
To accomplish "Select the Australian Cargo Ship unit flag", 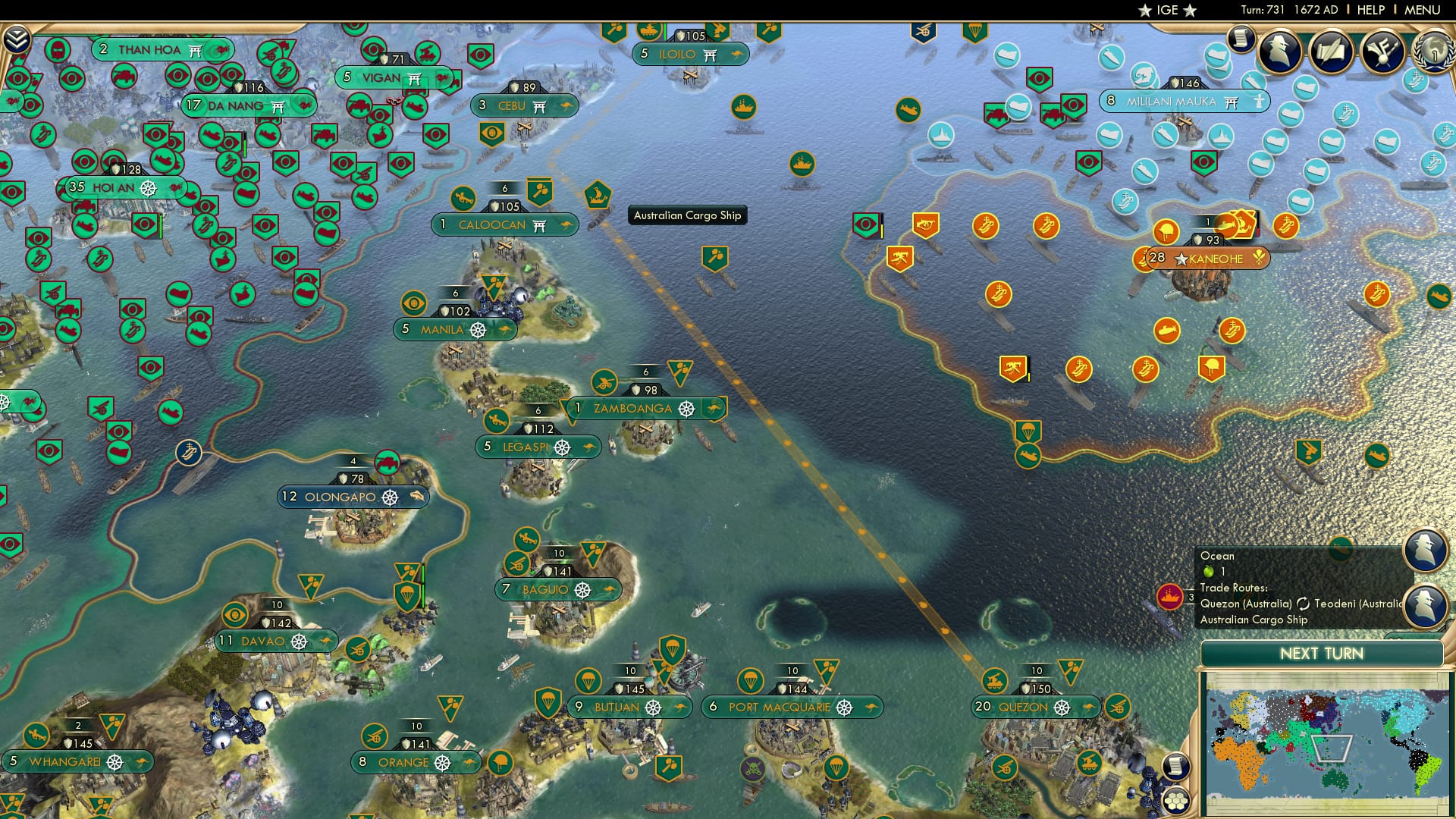I will pos(598,194).
